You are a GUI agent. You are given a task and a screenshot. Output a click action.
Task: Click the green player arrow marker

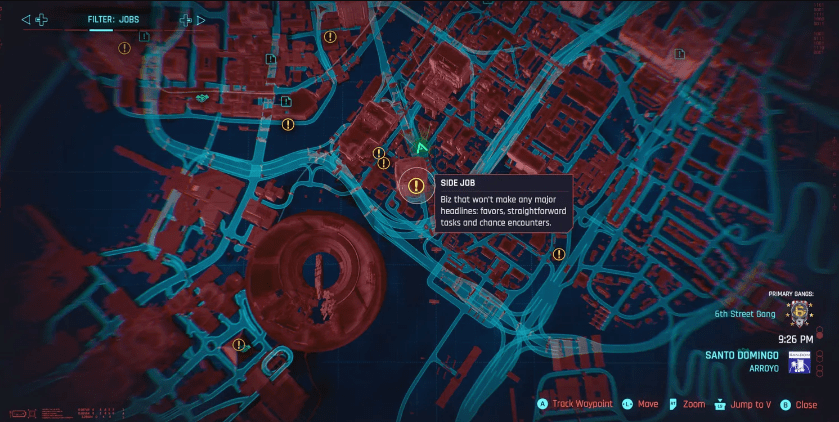click(x=422, y=147)
